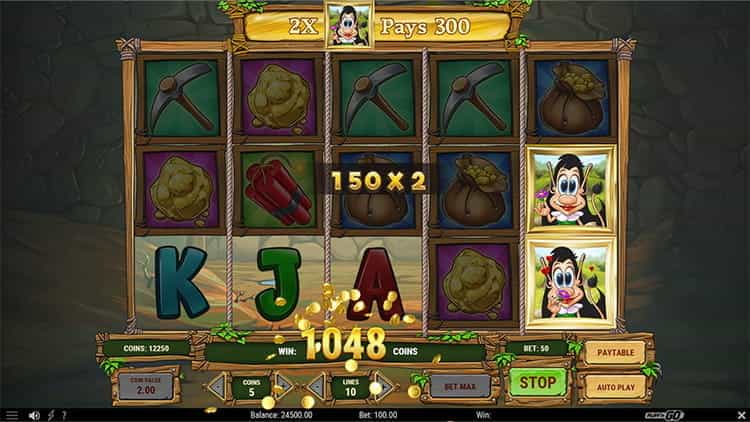Toggle the lightning bolt quick spin
The width and height of the screenshot is (750, 422).
(x=51, y=415)
